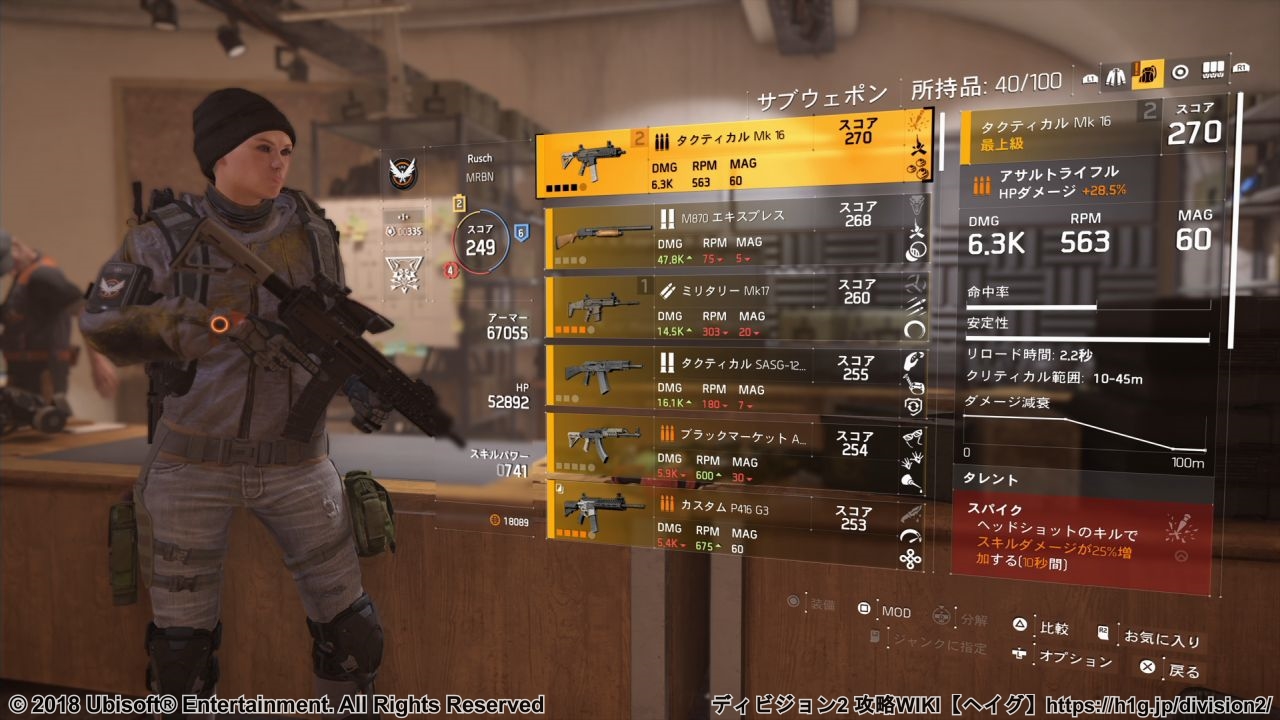
Task: Switch to the jacket apparel tab
Action: 1115,73
